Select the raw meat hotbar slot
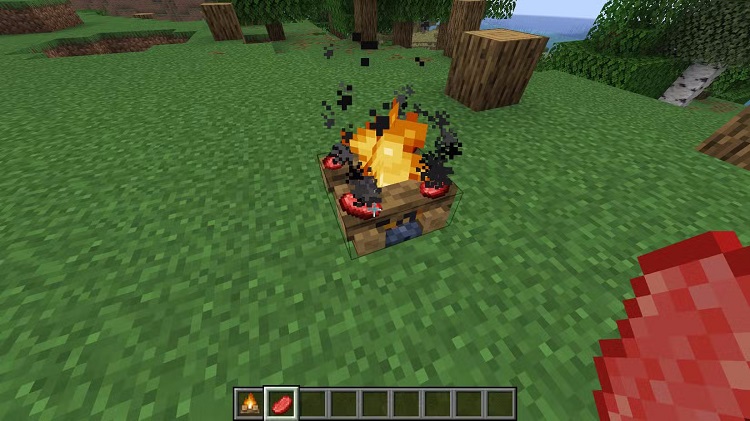Screen dimensions: 750x421 (x=281, y=404)
